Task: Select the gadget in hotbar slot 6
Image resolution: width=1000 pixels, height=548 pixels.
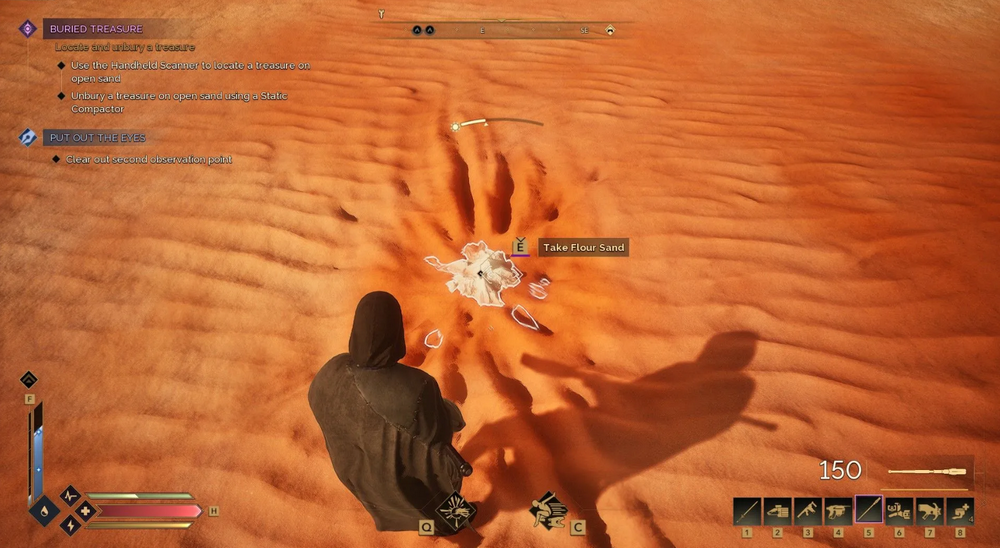Action: click(899, 511)
